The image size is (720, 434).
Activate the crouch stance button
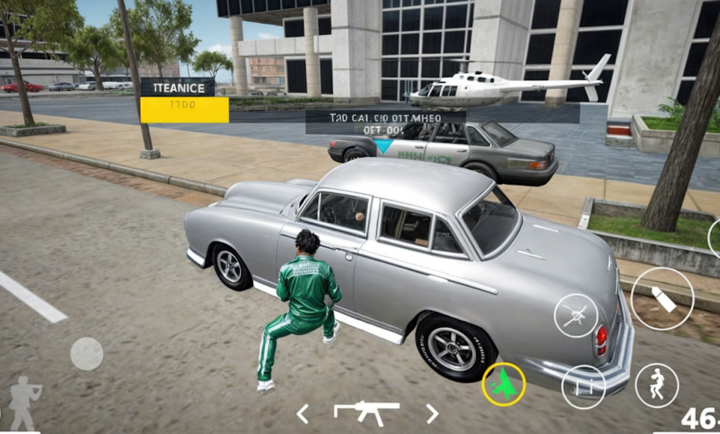coord(657,384)
